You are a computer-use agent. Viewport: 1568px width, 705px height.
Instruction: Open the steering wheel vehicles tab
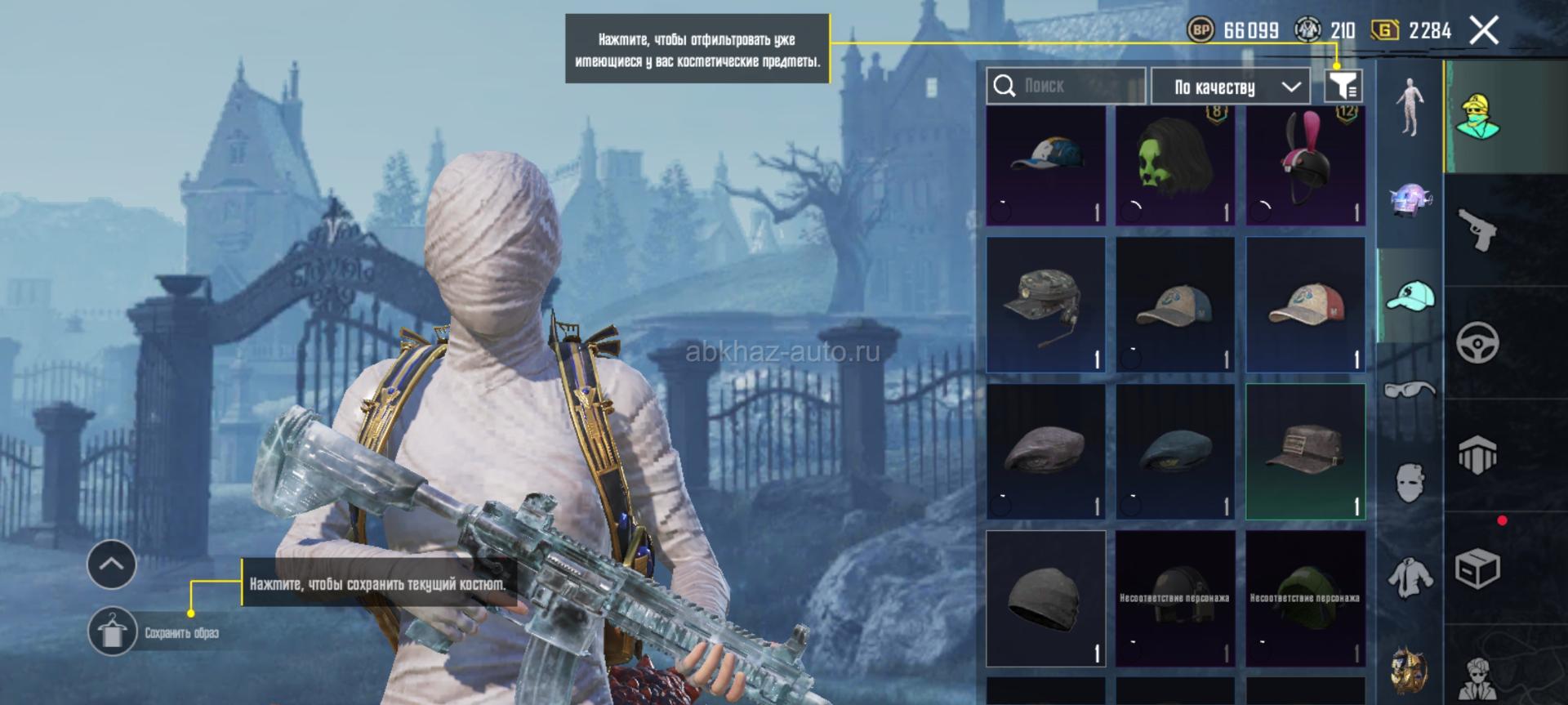[x=1477, y=342]
